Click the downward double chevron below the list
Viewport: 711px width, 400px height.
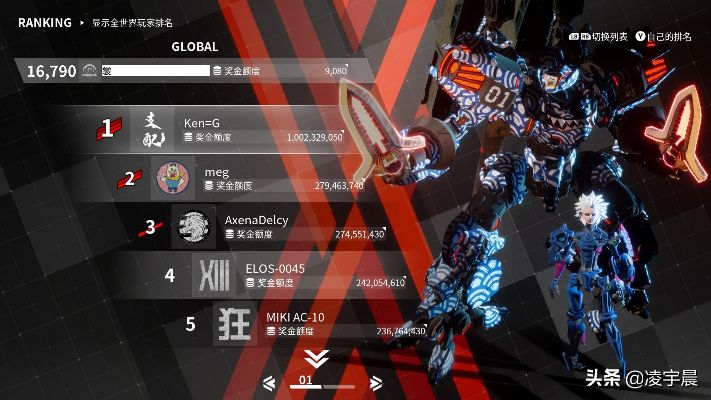[317, 358]
